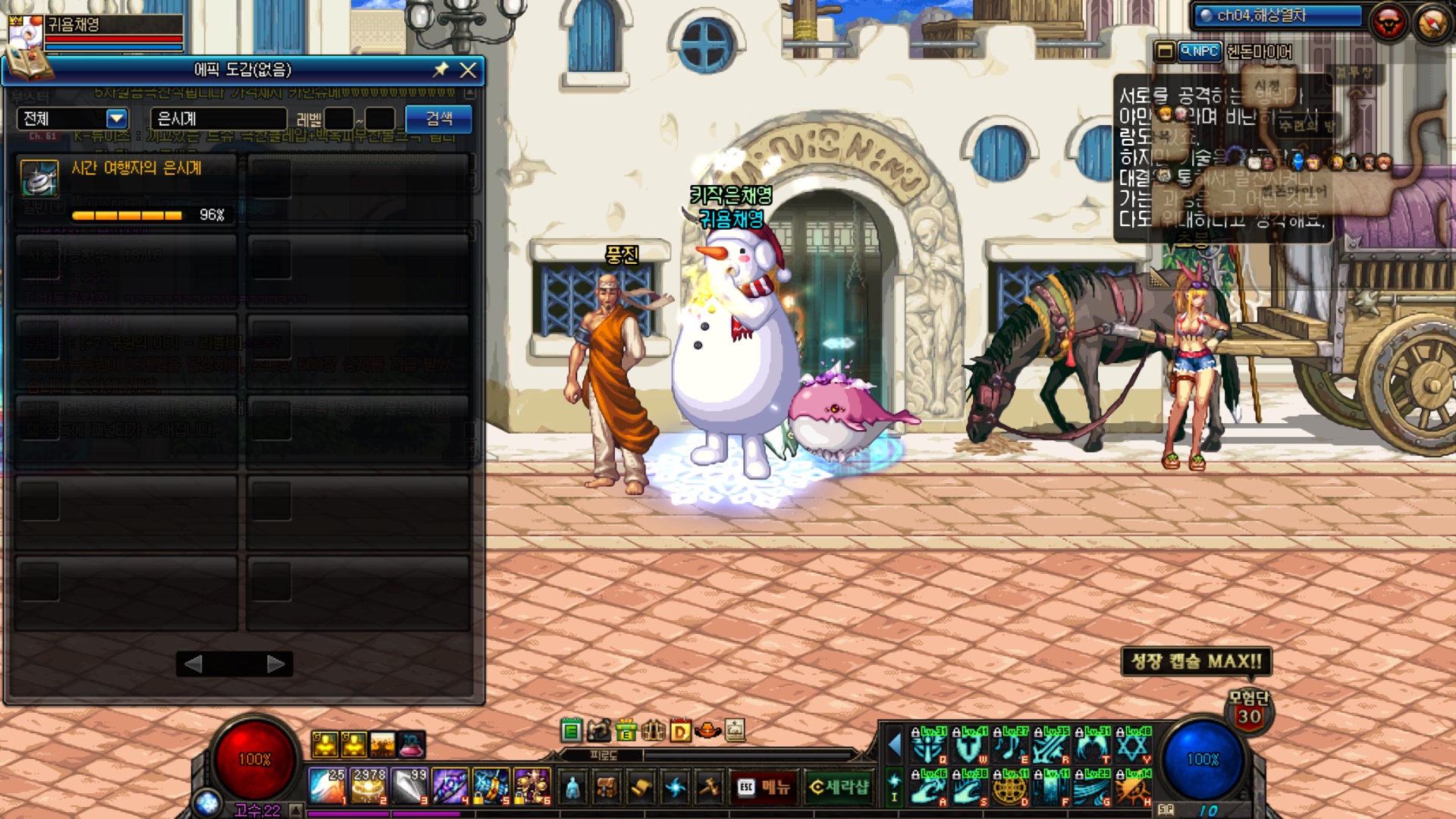The image size is (1456, 819).
Task: Open the auction hammer icon
Action: (x=709, y=787)
